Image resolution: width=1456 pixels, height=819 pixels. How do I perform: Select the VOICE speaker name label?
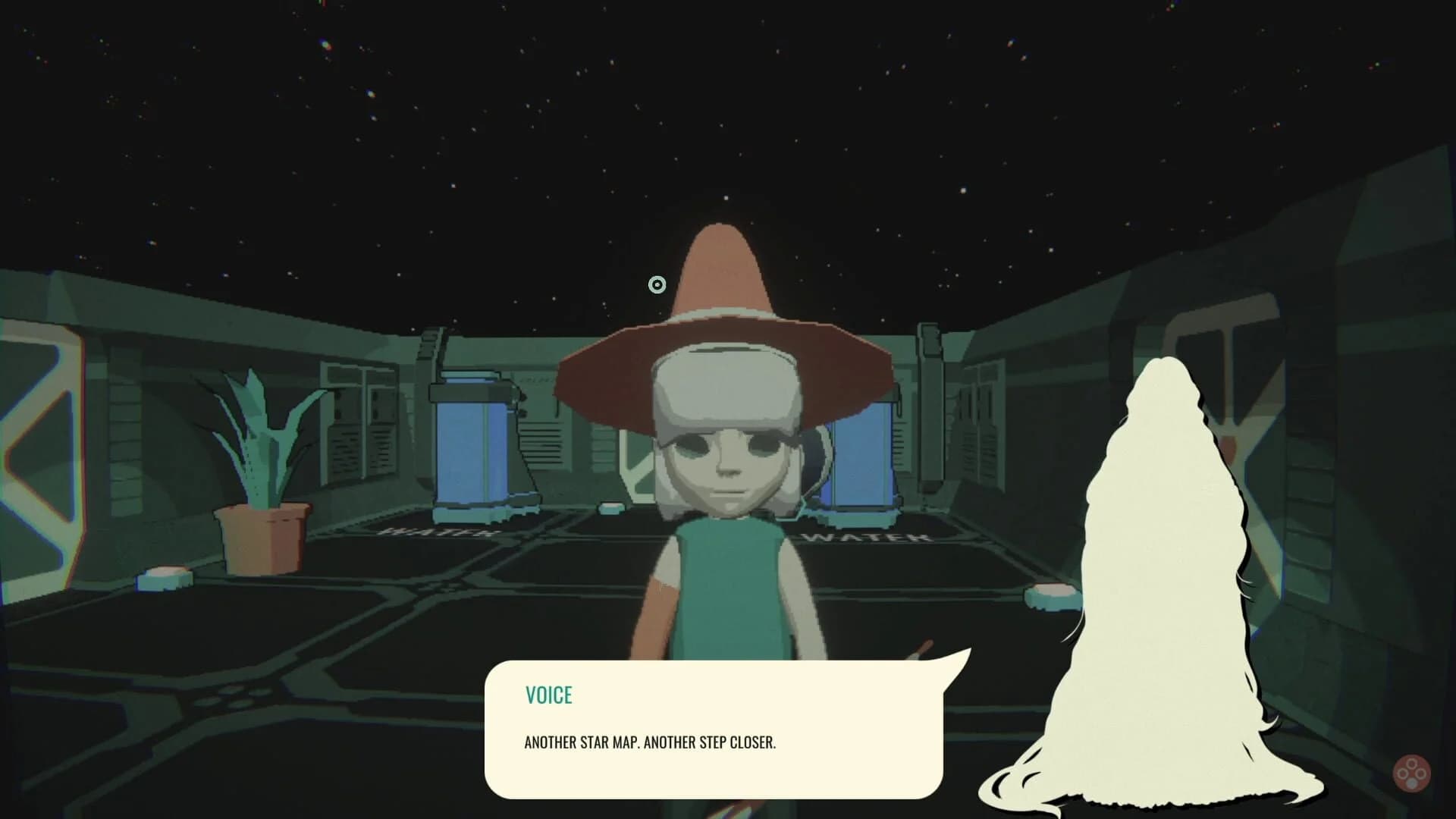pos(549,695)
